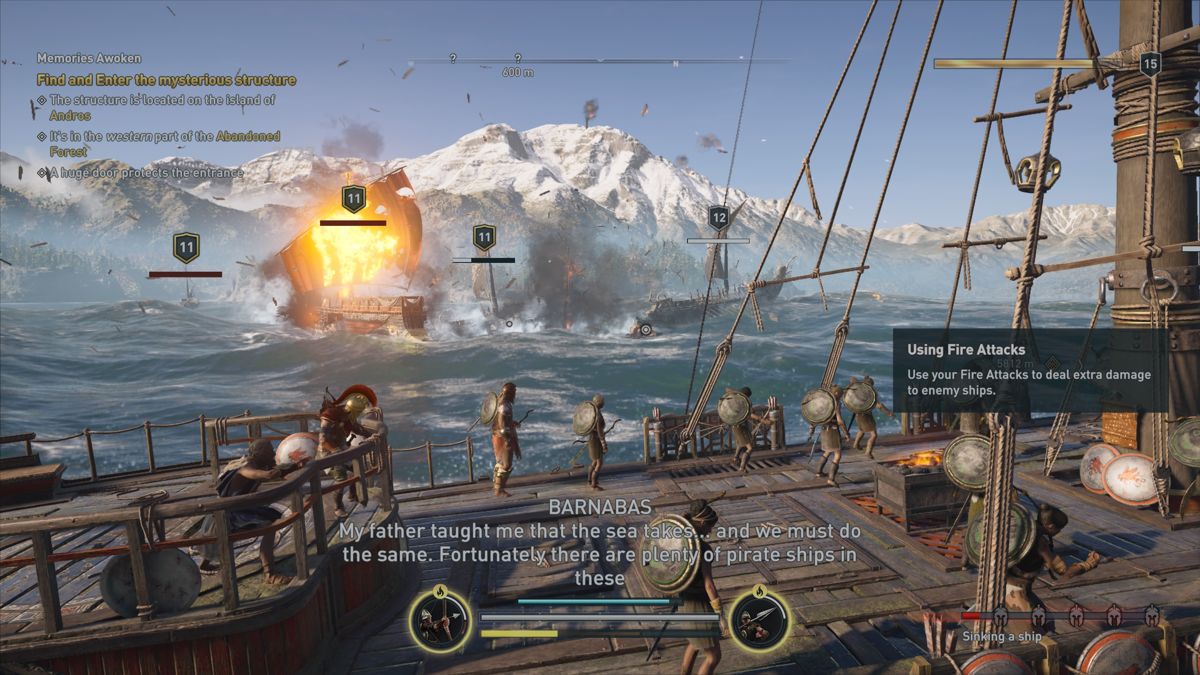Select the level 11 marker above the burning ship

(353, 198)
